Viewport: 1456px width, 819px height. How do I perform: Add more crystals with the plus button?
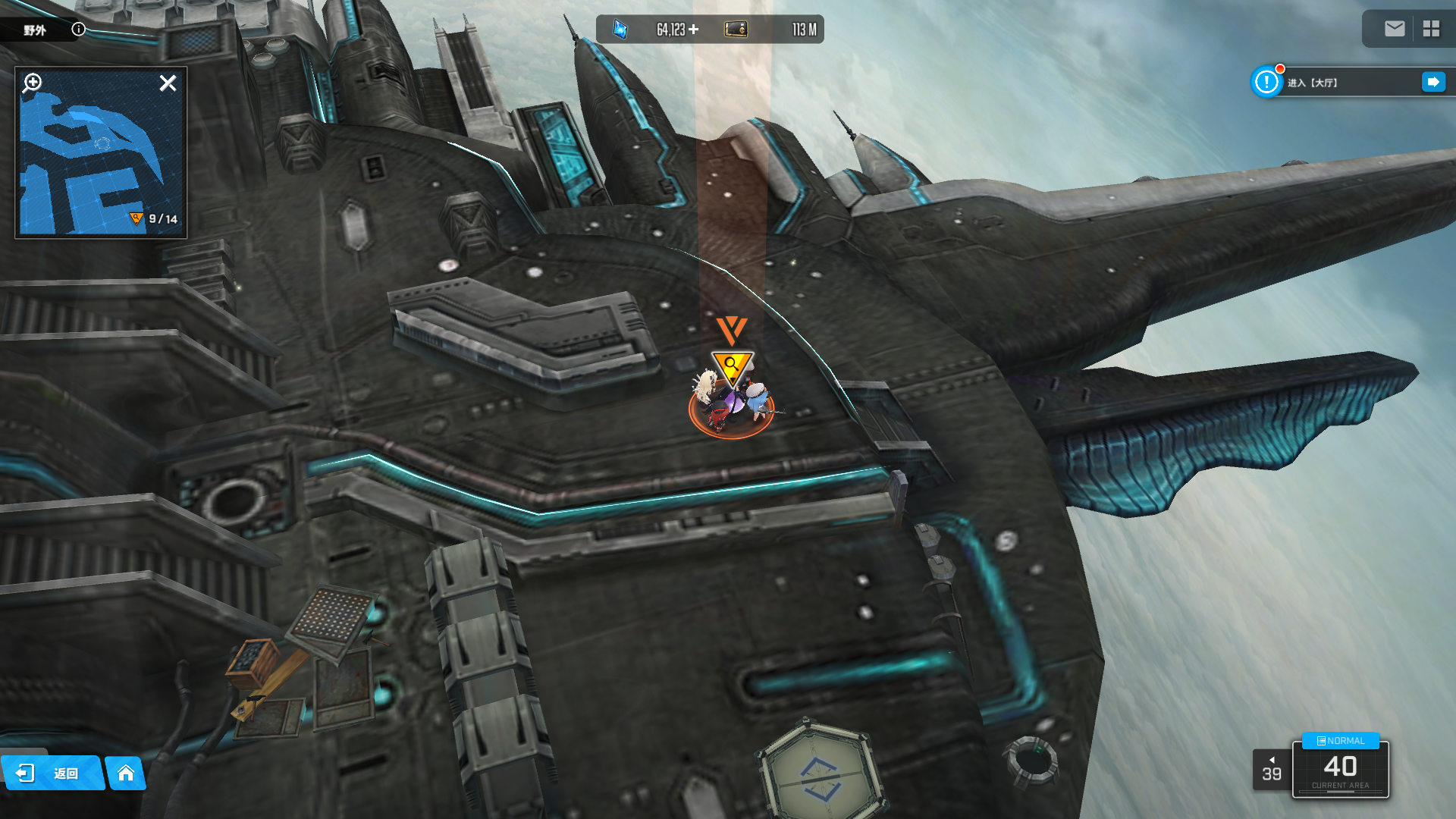(694, 30)
